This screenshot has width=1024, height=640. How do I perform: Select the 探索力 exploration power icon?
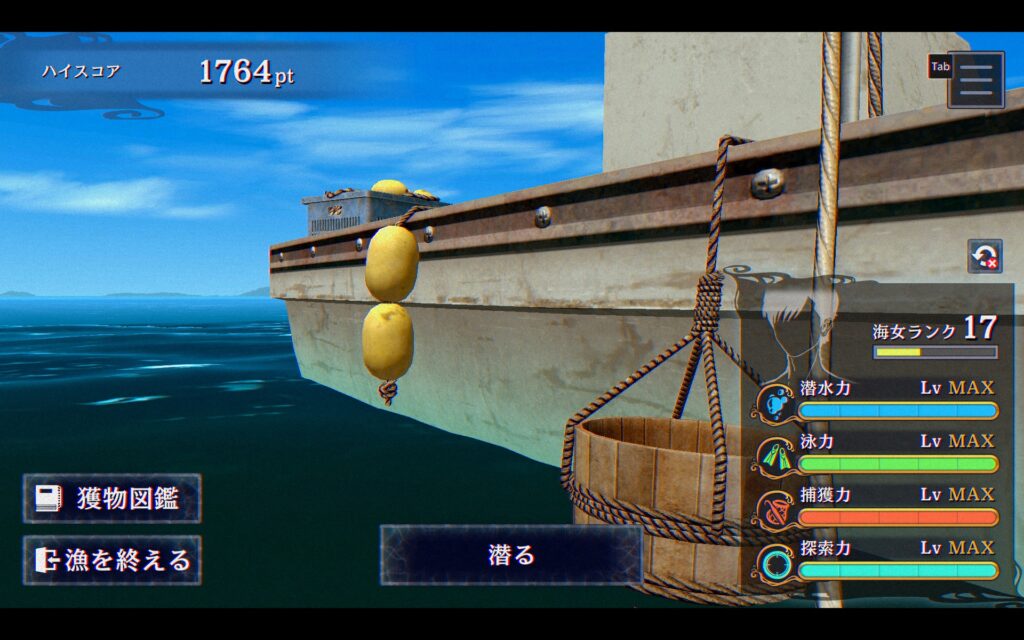[776, 562]
